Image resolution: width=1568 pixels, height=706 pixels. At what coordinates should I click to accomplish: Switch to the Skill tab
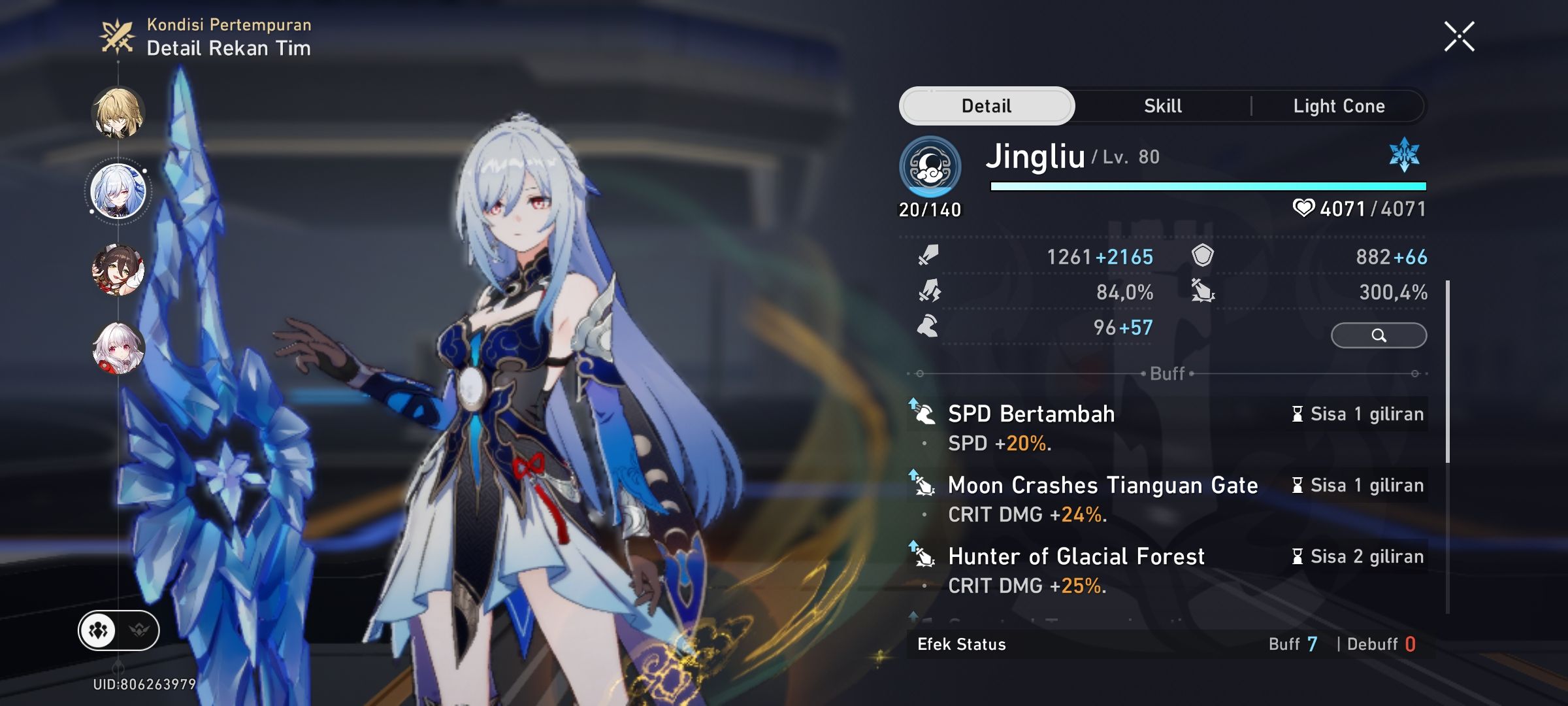pos(1162,105)
